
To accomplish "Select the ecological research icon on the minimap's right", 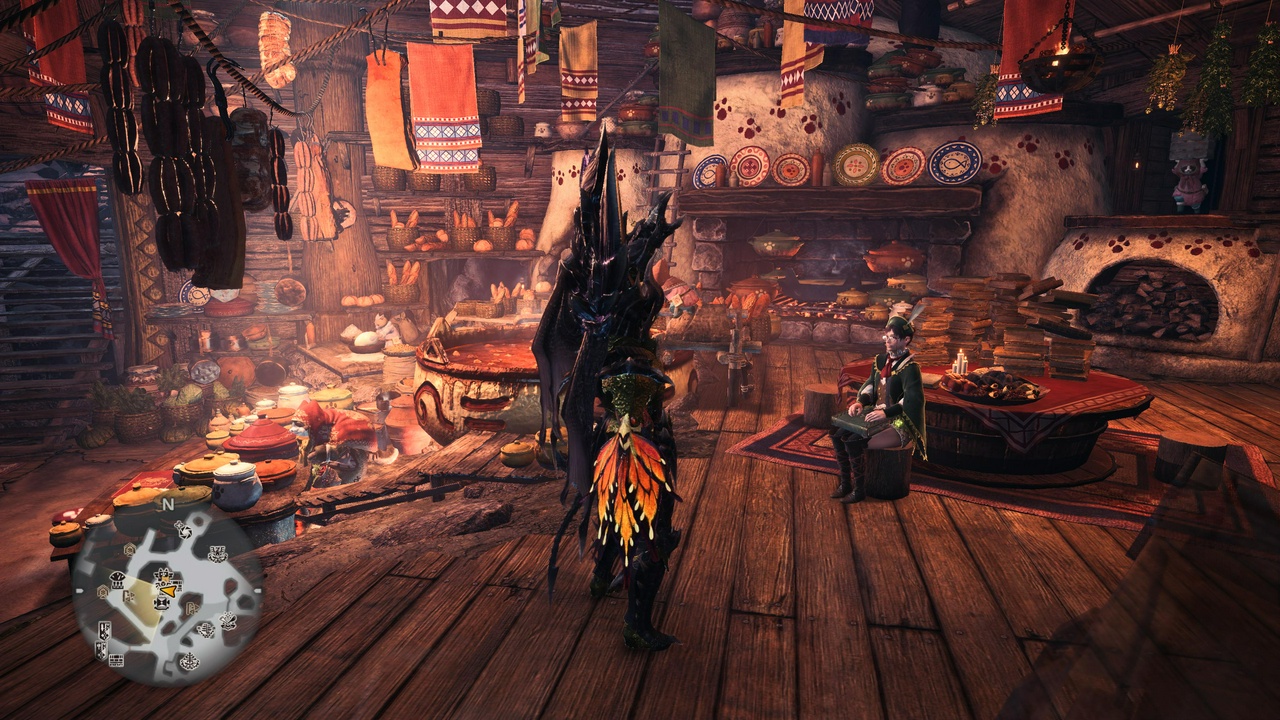I will (226, 619).
